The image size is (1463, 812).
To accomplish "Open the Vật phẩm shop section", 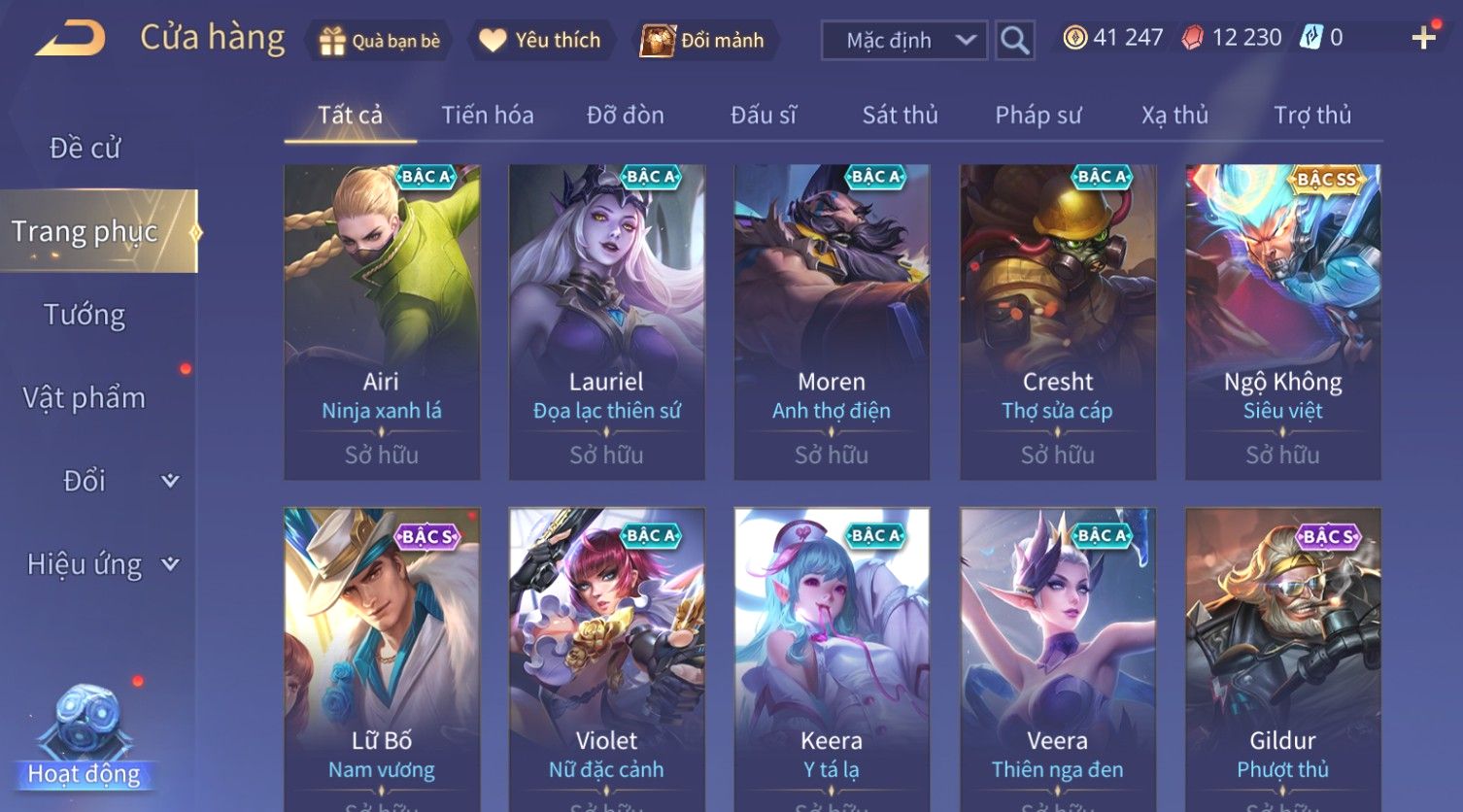I will pyautogui.click(x=85, y=398).
